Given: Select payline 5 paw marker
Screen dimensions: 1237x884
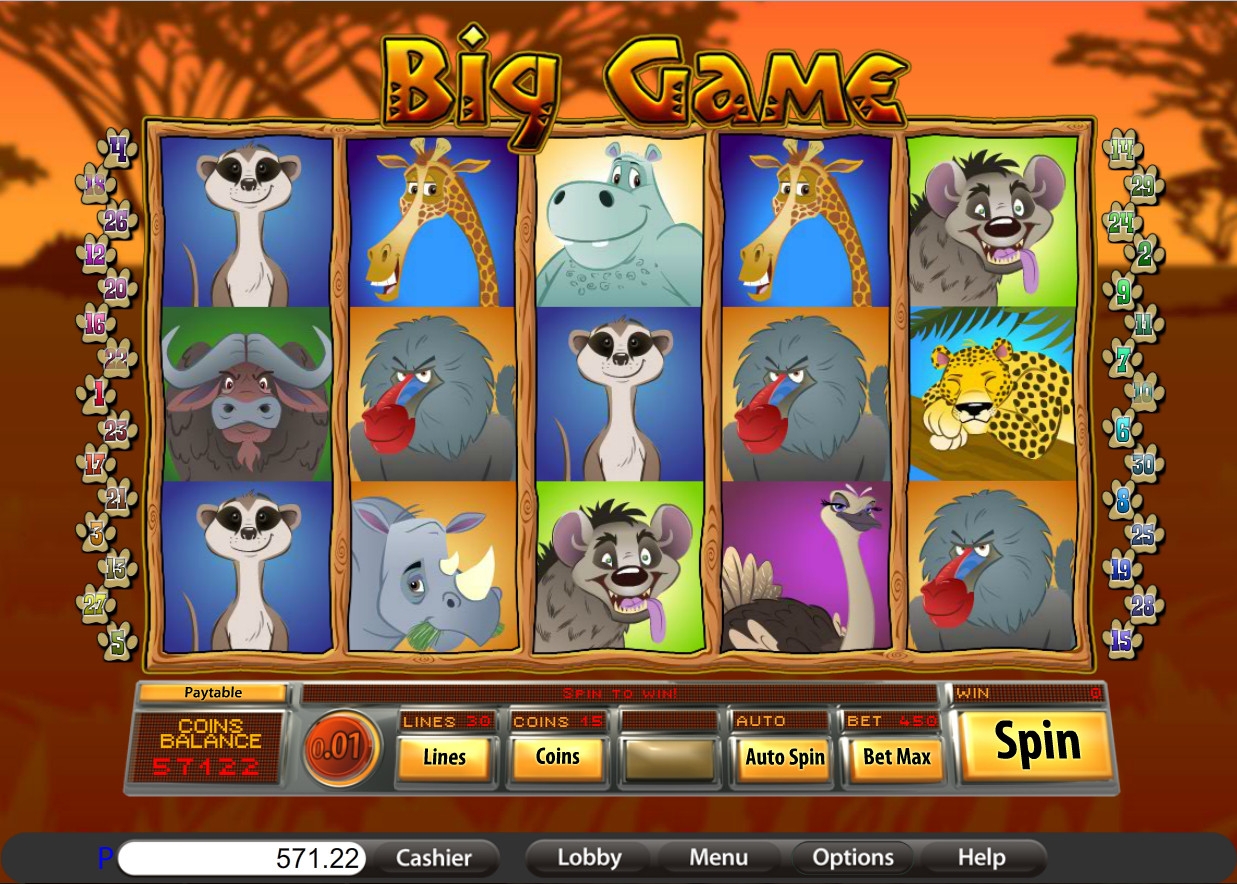Looking at the screenshot, I should click(x=119, y=640).
